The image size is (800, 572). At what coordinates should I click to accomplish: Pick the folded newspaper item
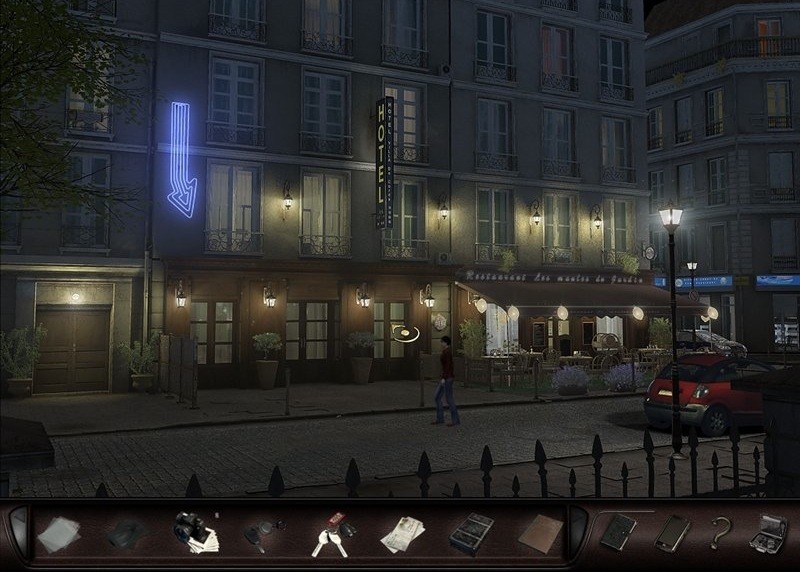click(402, 534)
